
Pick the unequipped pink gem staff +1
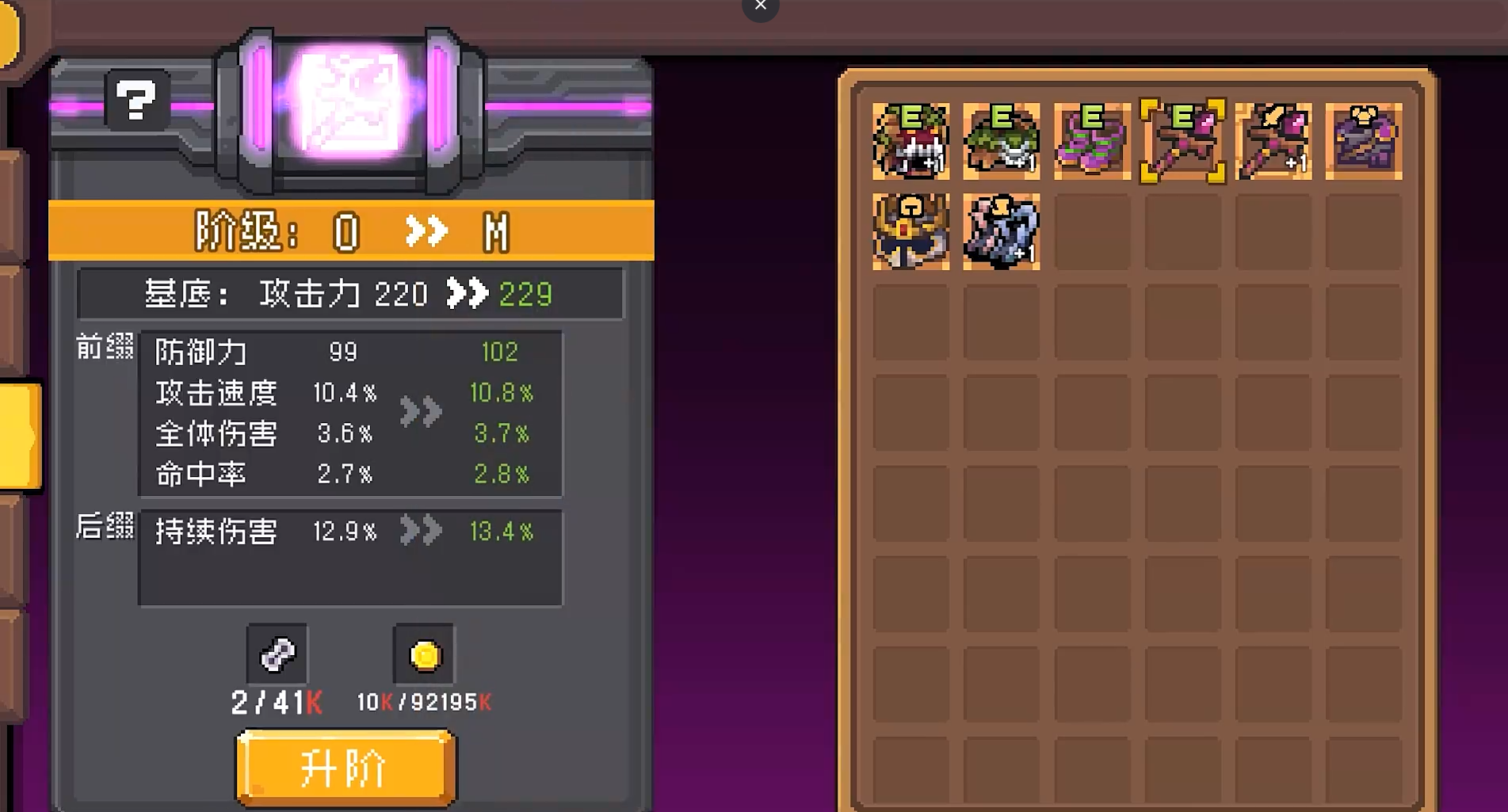coord(1273,141)
